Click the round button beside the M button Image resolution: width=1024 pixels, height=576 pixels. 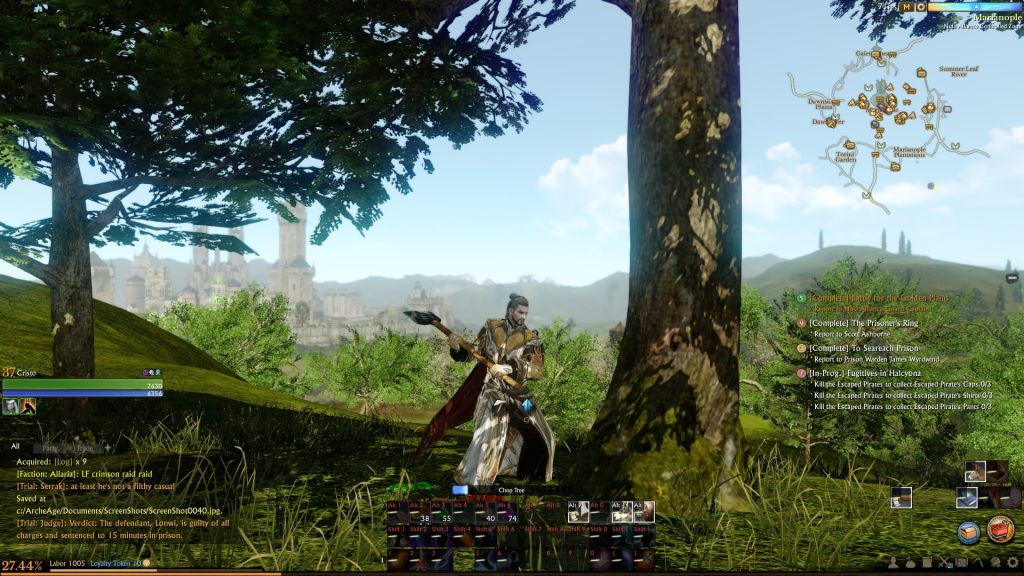(921, 7)
